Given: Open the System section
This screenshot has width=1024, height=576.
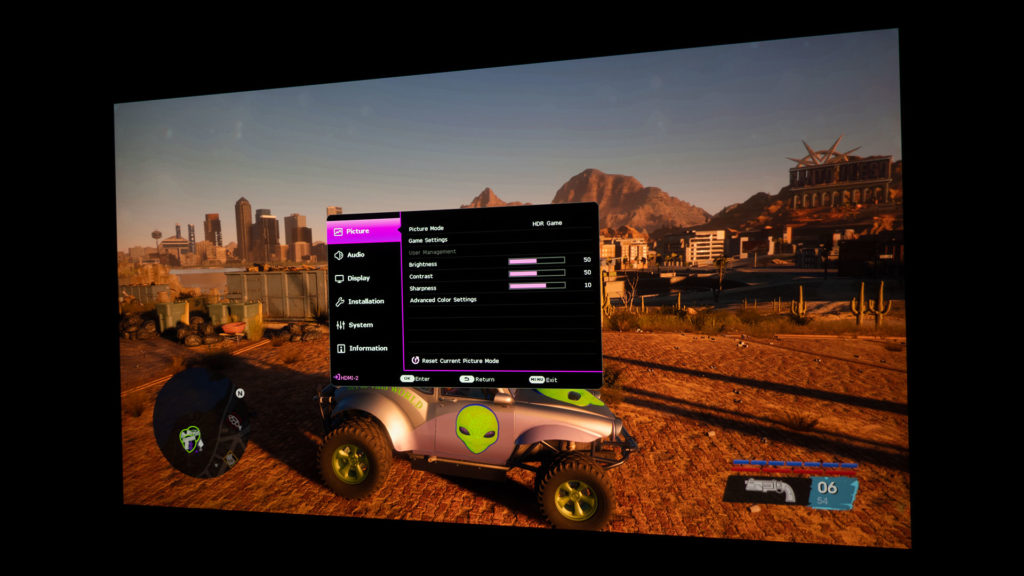Looking at the screenshot, I should pyautogui.click(x=360, y=325).
